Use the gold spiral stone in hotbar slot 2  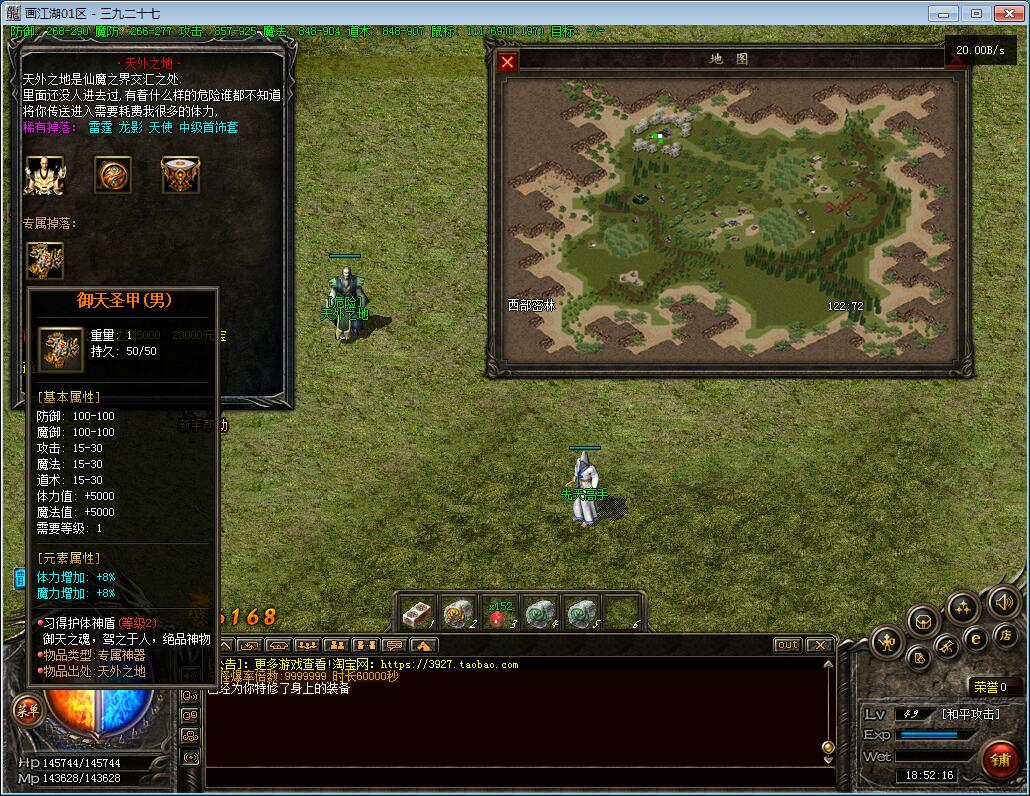click(x=458, y=613)
